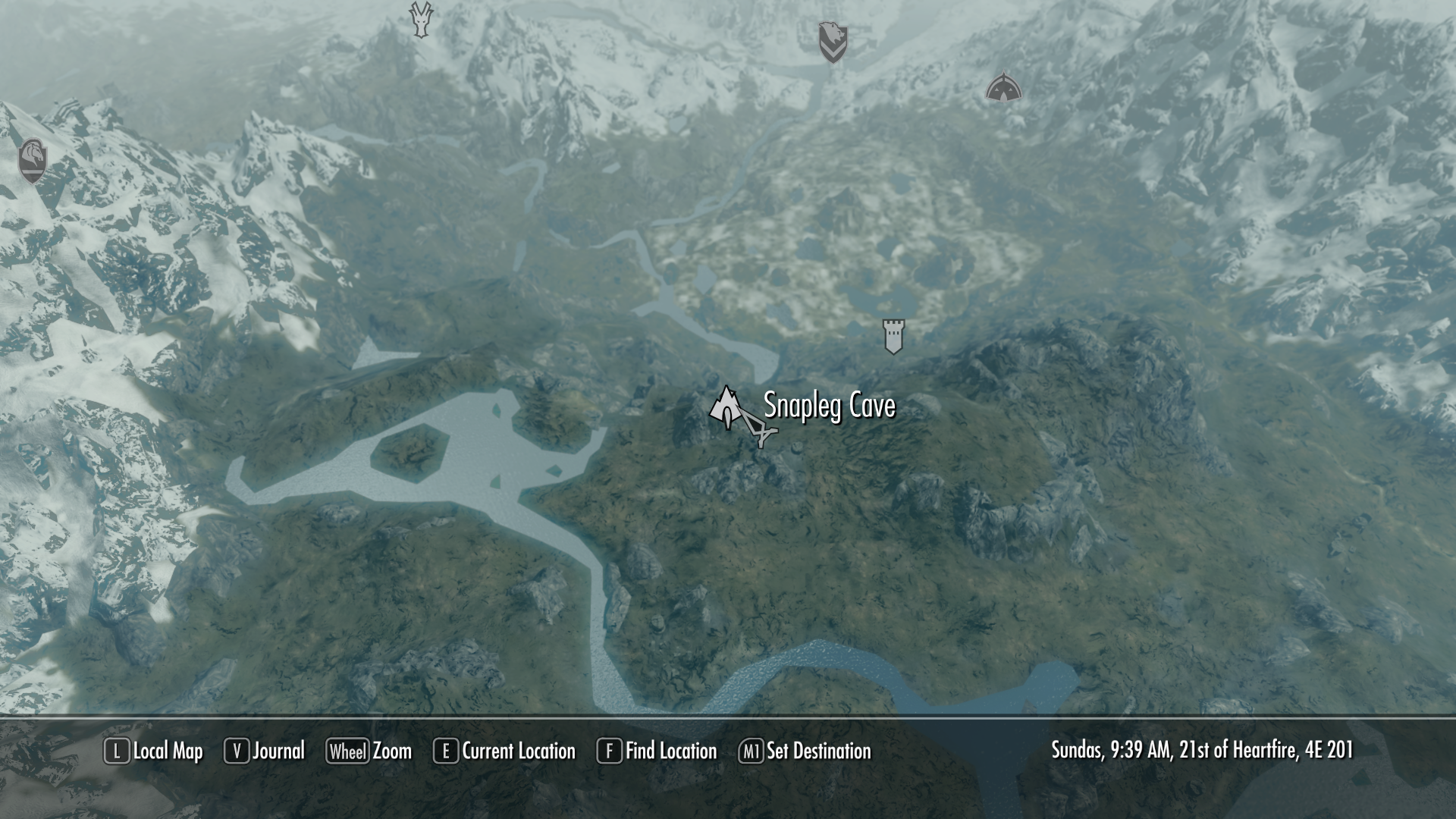Center map on Current Location
The height and width of the screenshot is (819, 1456).
click(x=504, y=751)
